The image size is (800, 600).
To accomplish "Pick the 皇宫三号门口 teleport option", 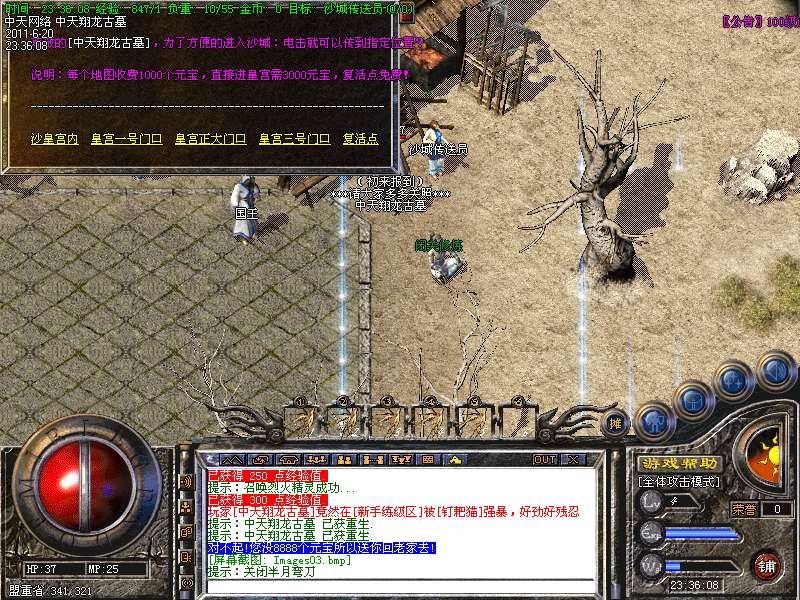I will [294, 139].
